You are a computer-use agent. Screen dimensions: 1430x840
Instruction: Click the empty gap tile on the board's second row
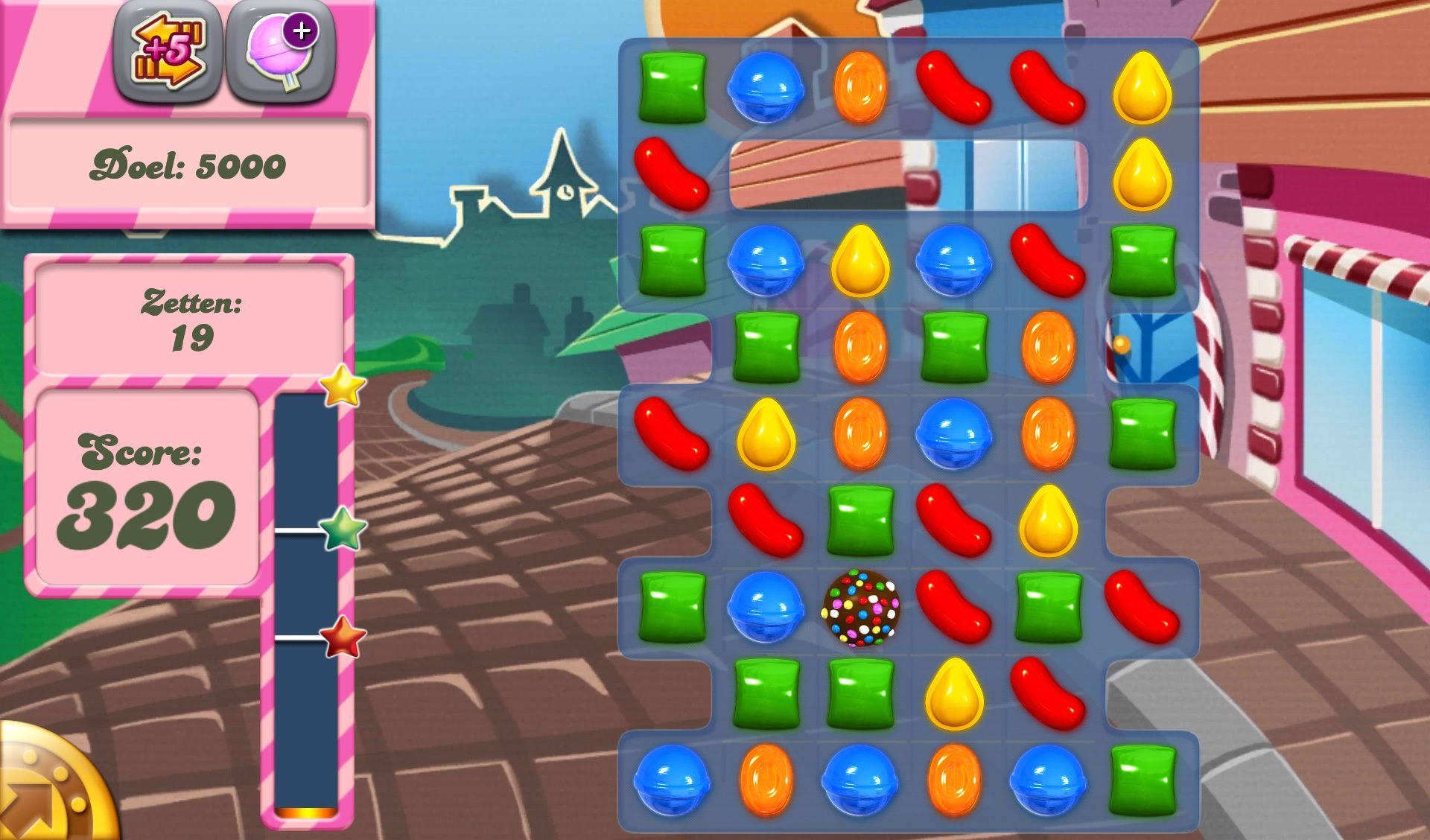(909, 175)
